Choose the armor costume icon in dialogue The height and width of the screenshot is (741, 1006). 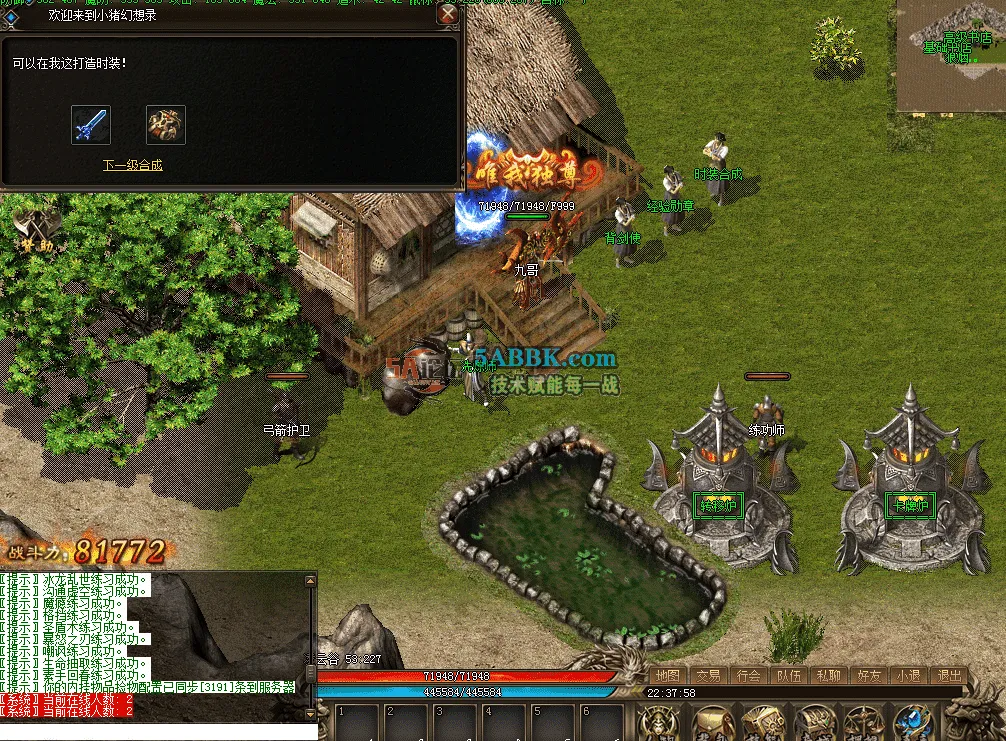coord(166,125)
